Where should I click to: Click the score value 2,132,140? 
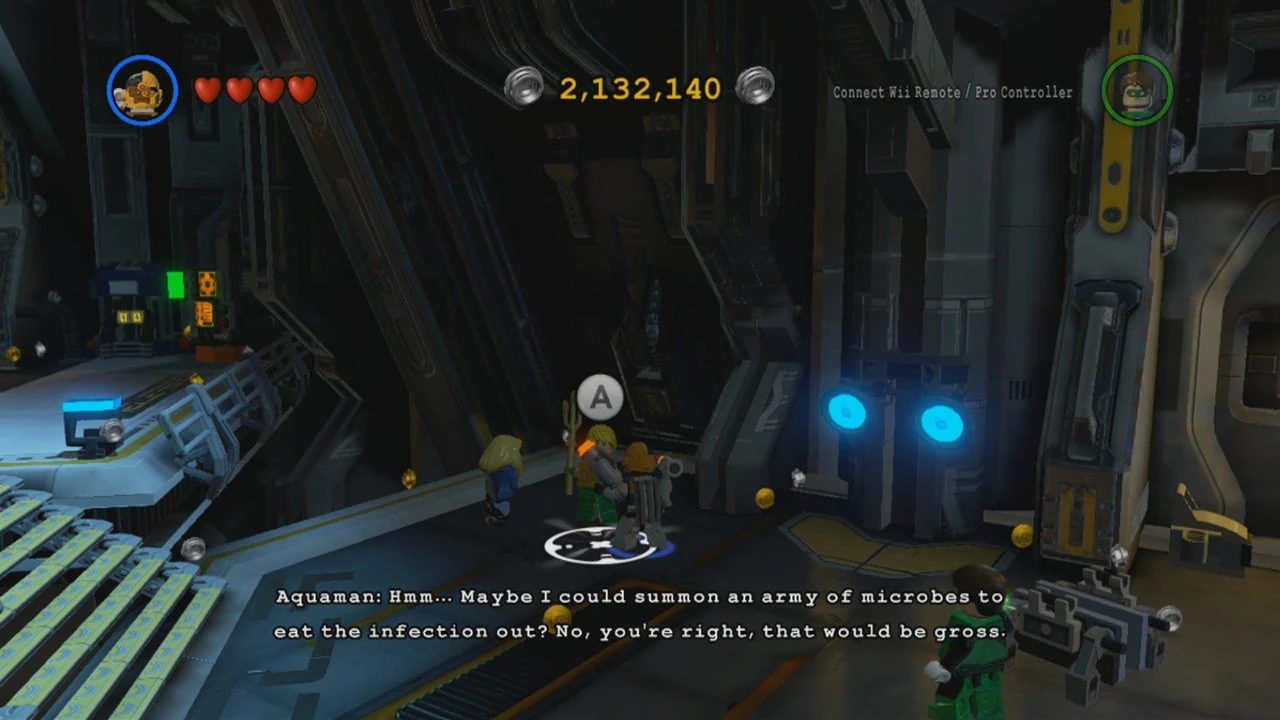tap(641, 89)
